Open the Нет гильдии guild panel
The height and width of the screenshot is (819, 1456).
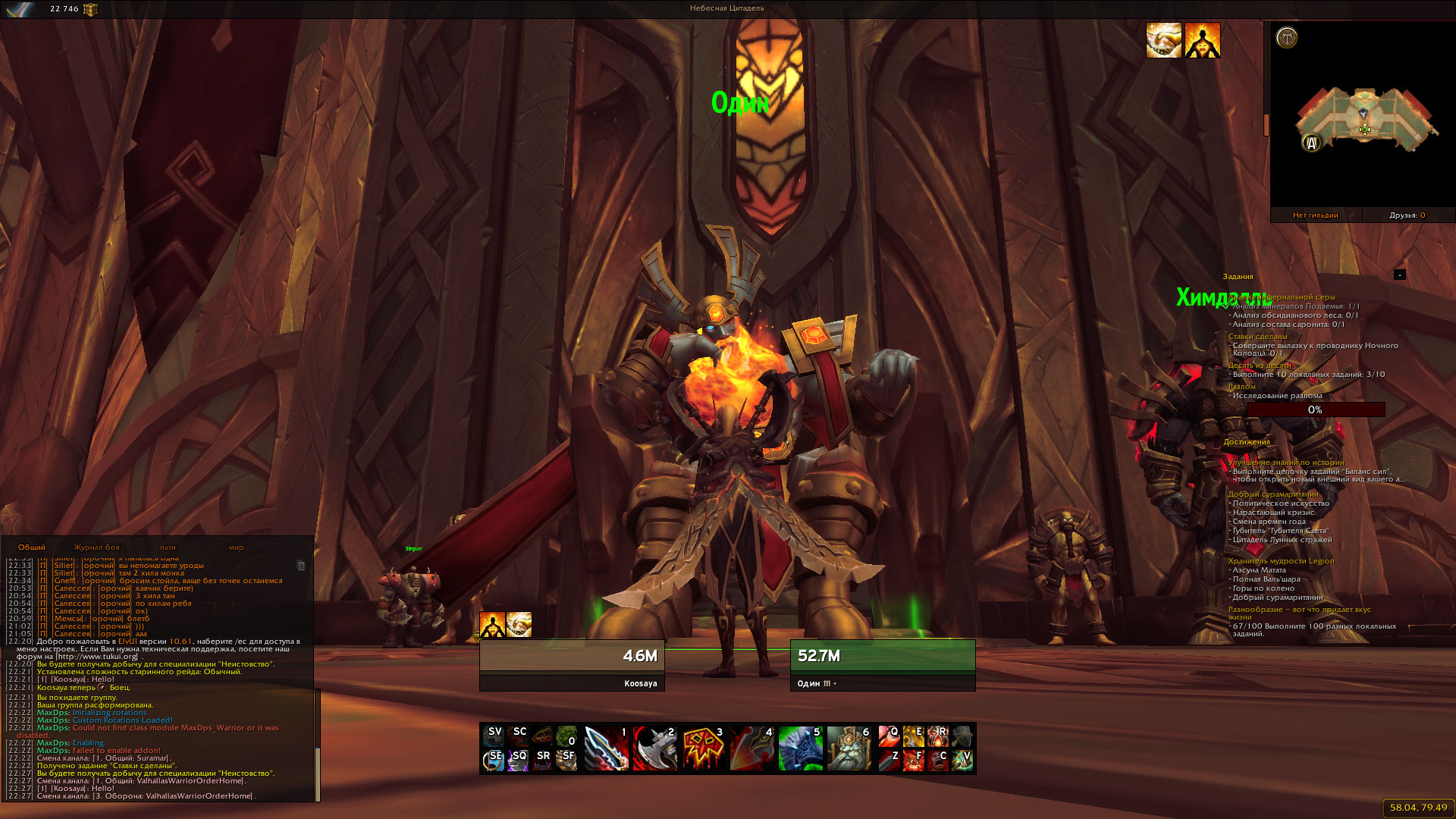click(x=1316, y=215)
